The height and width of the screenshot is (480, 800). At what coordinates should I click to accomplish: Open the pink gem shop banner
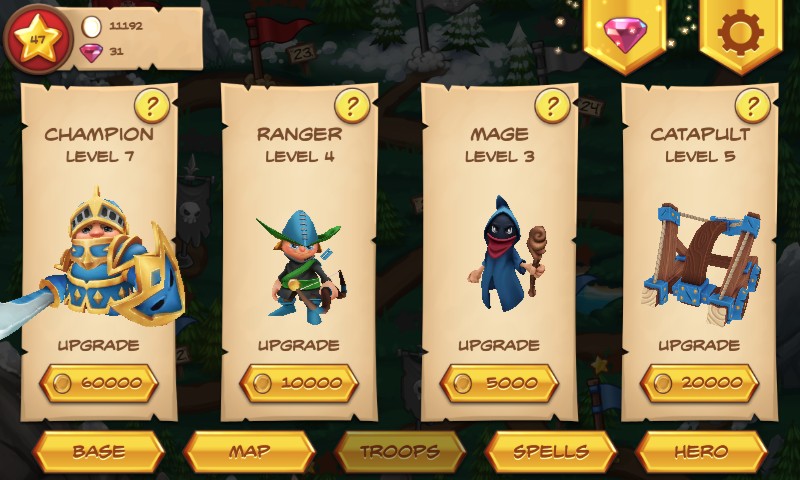click(625, 34)
